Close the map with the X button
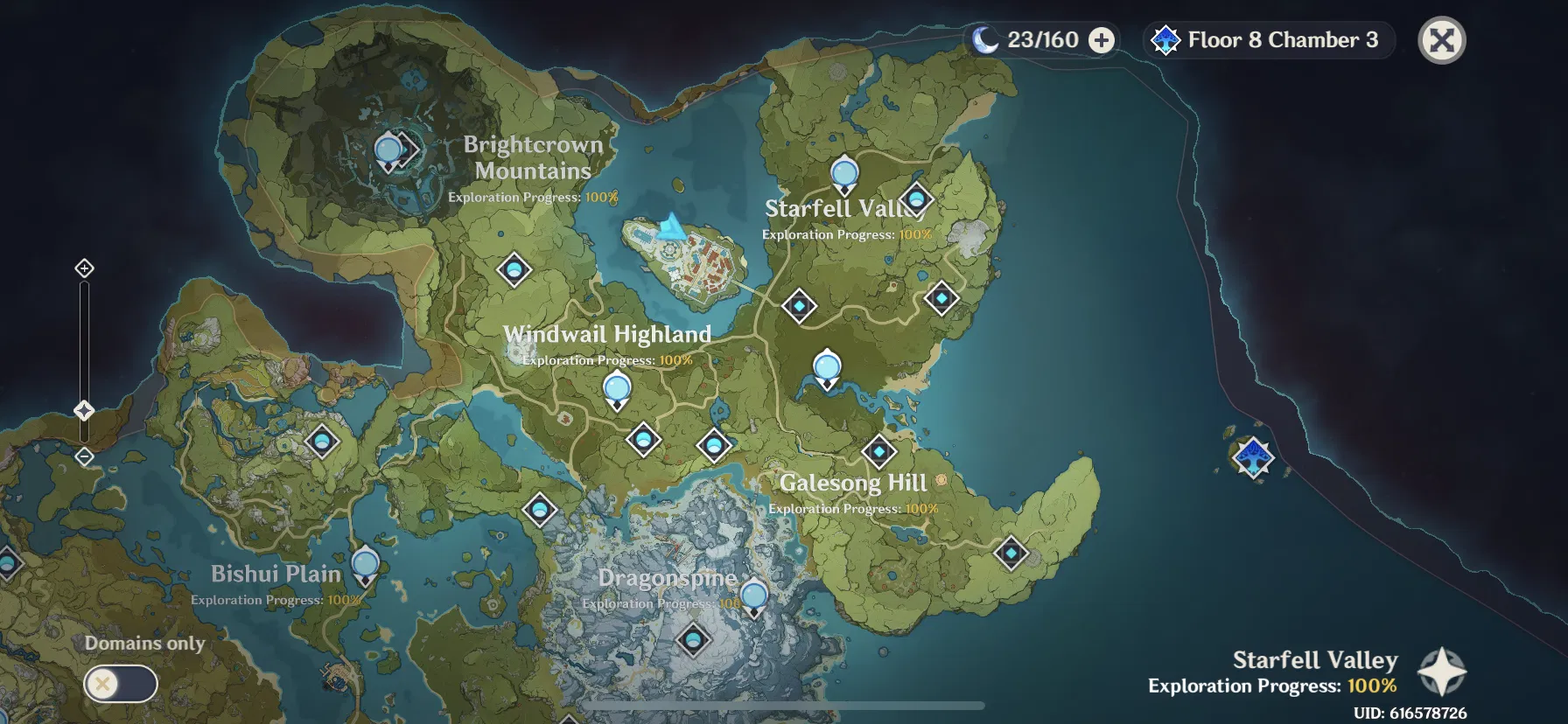 pos(1443,39)
